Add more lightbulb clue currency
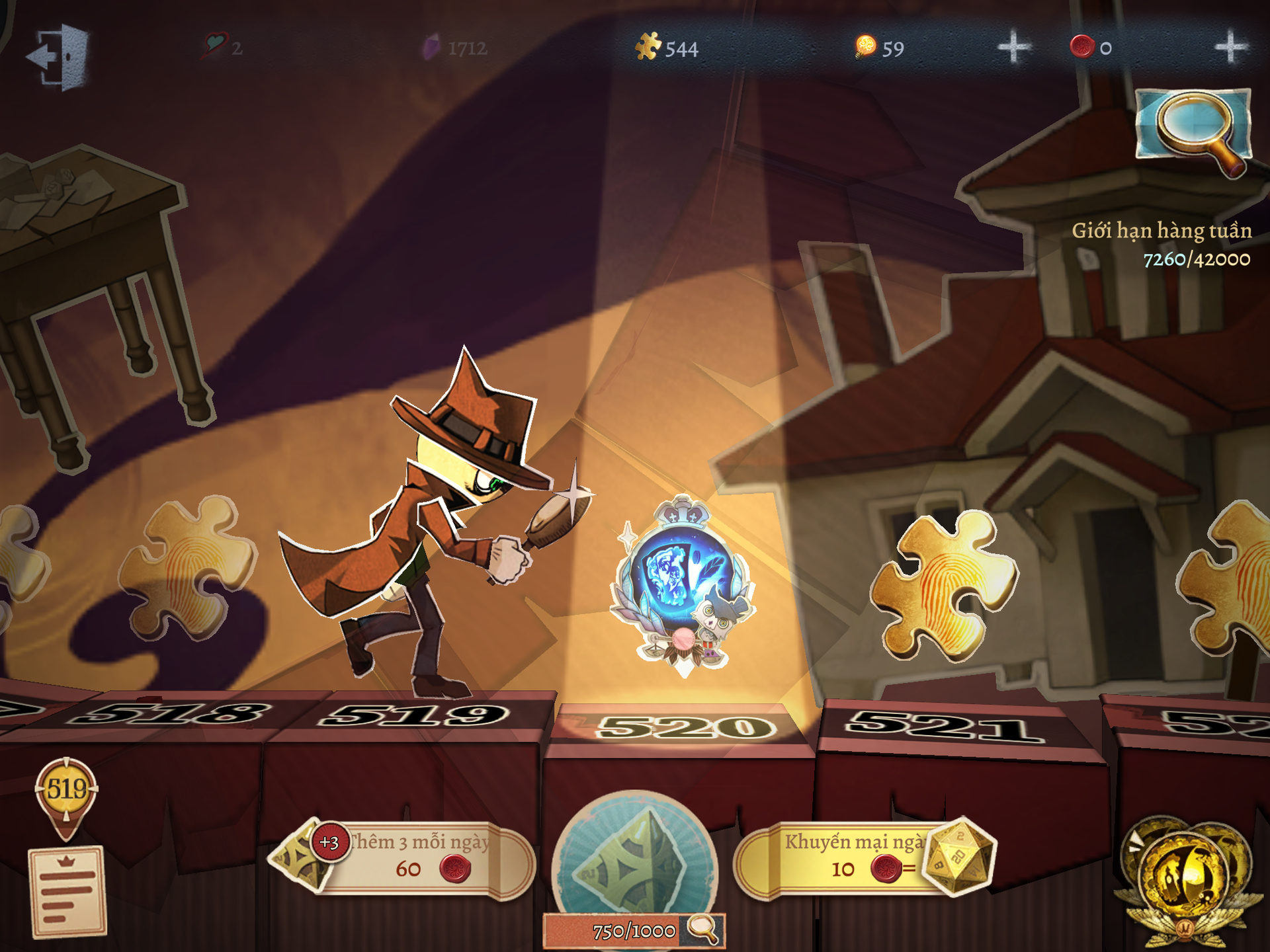Viewport: 1270px width, 952px height. (x=1013, y=48)
